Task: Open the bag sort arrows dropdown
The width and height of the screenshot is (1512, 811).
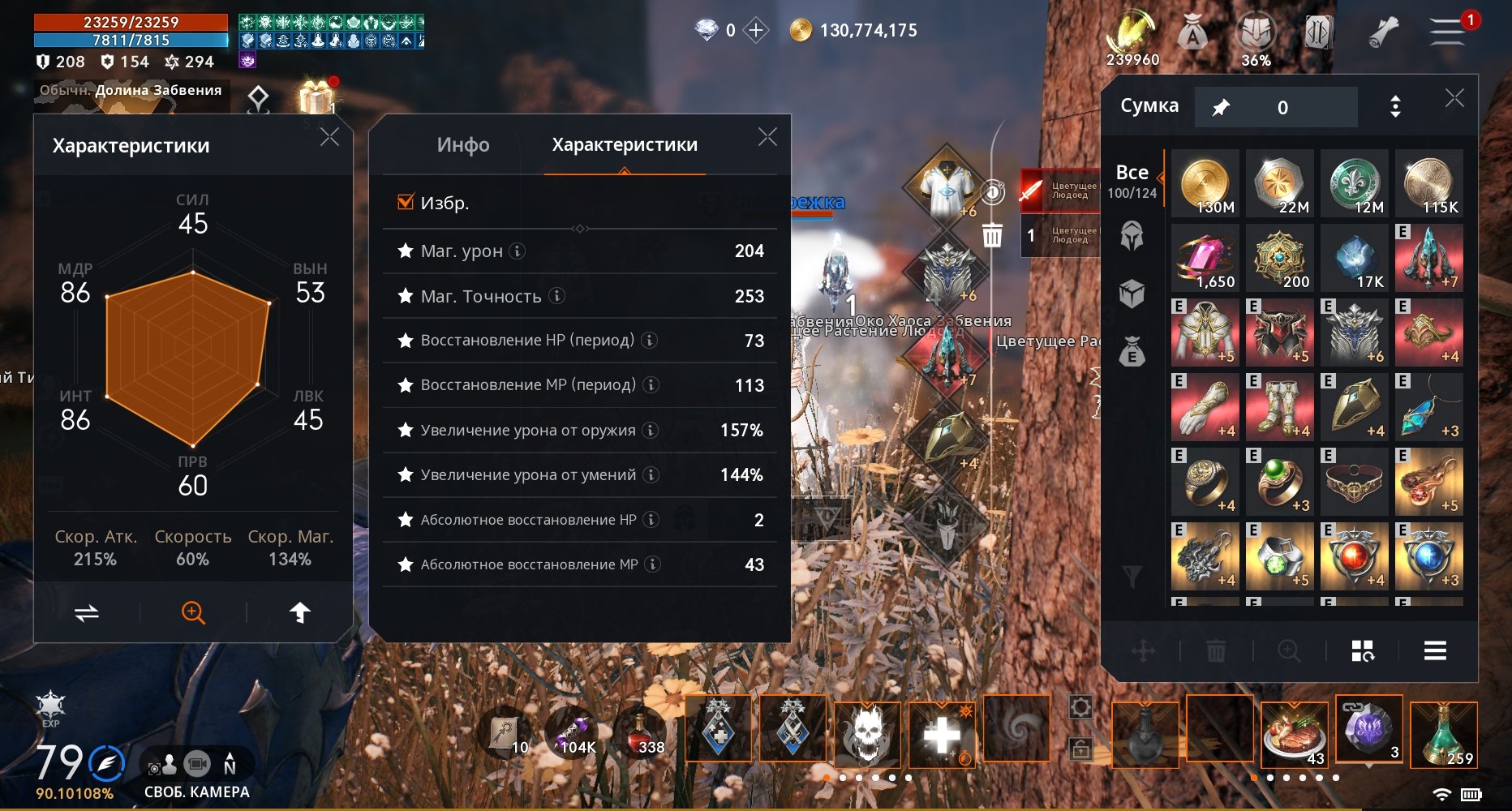Action: 1395,107
